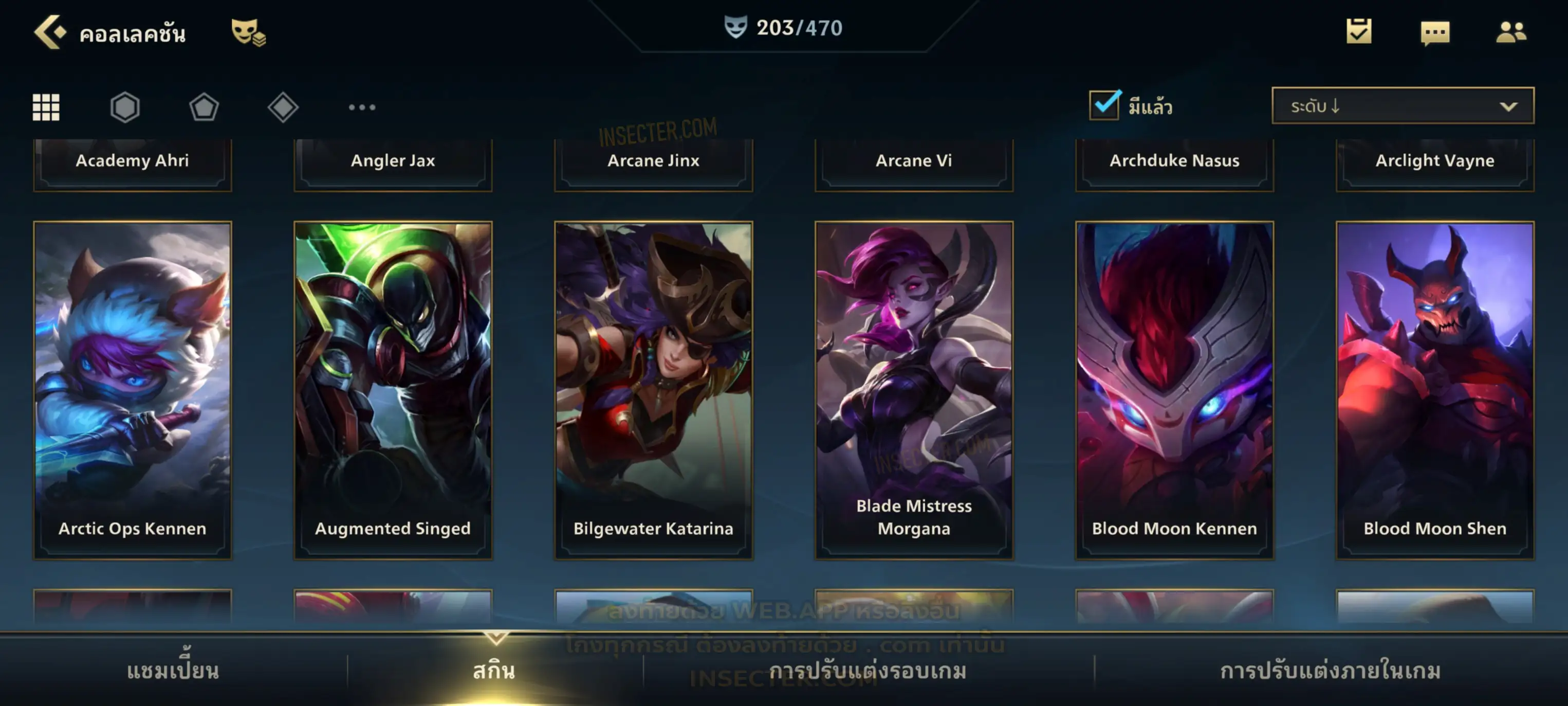The width and height of the screenshot is (1568, 706).
Task: Open the Blood Moon Shen skin
Action: [x=1435, y=390]
